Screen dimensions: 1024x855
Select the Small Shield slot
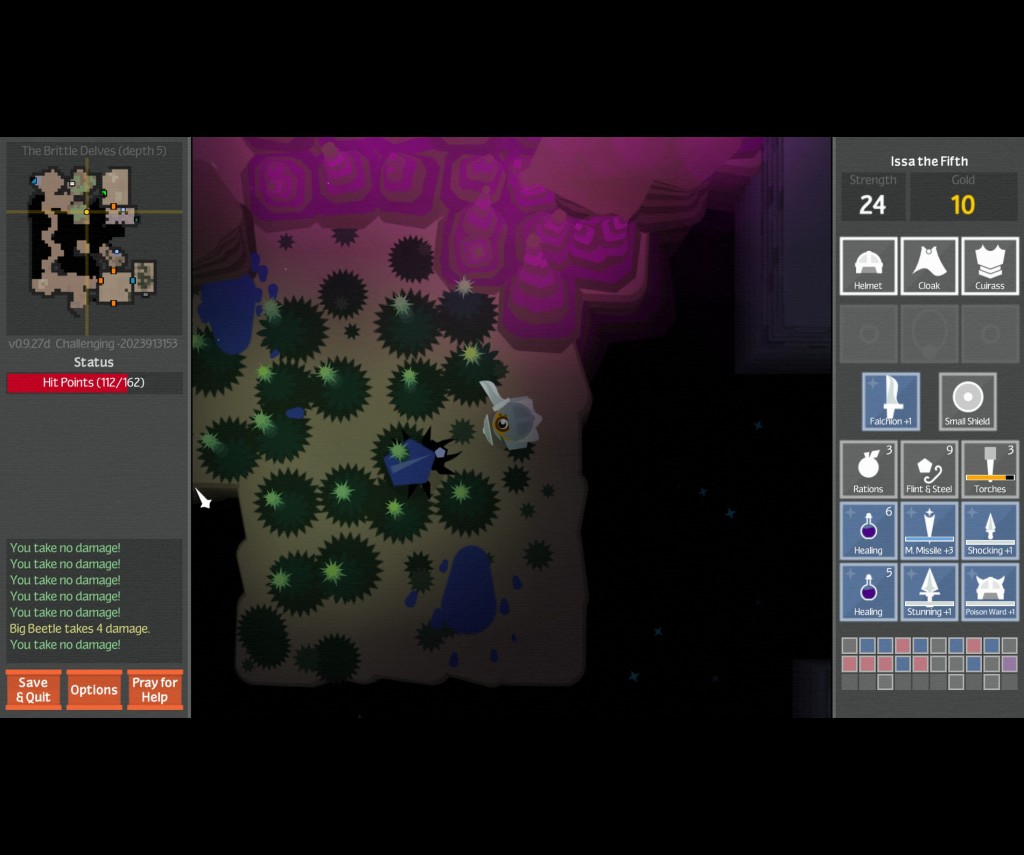click(x=968, y=401)
